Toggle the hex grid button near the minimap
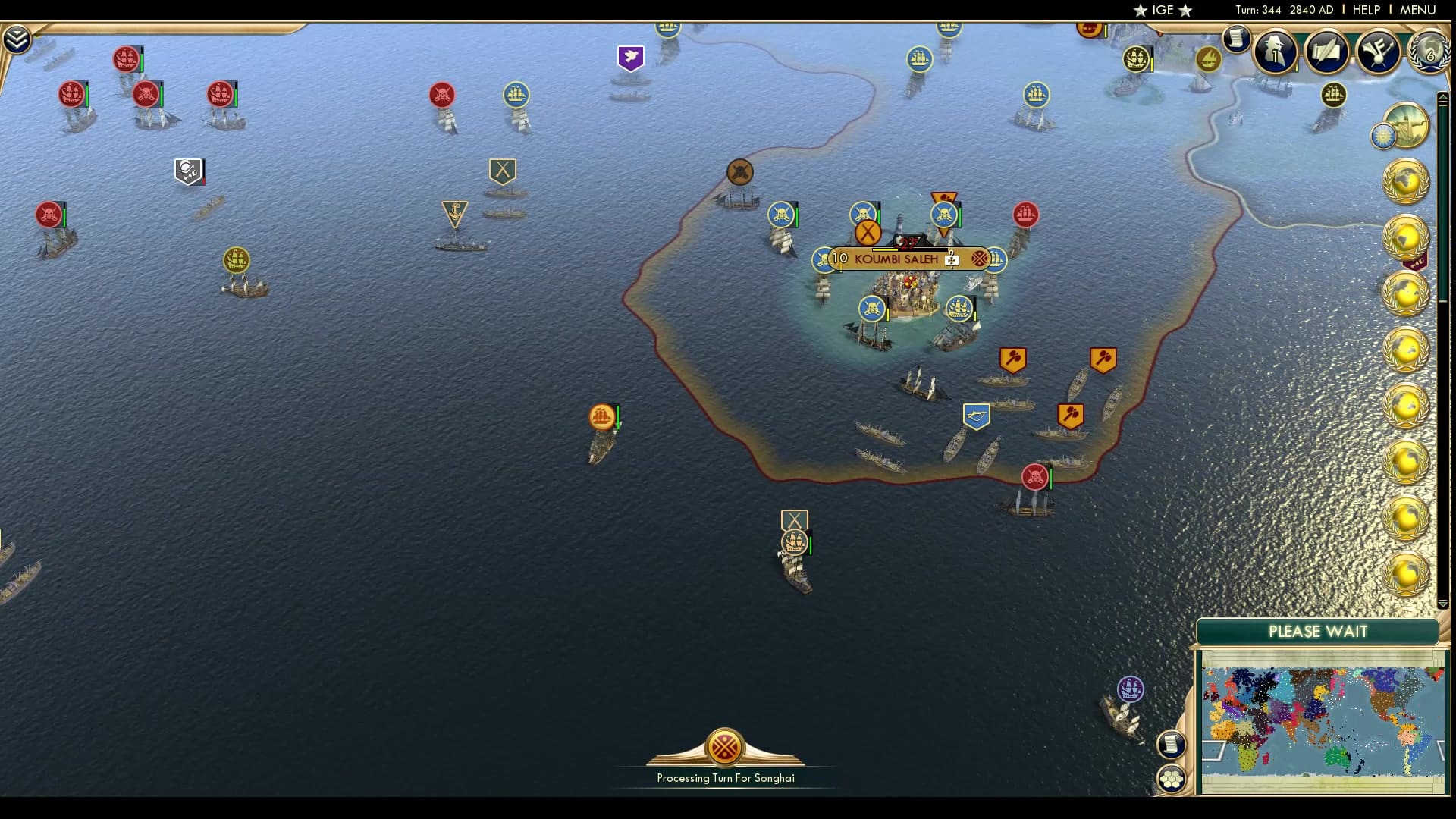1456x819 pixels. click(1172, 777)
